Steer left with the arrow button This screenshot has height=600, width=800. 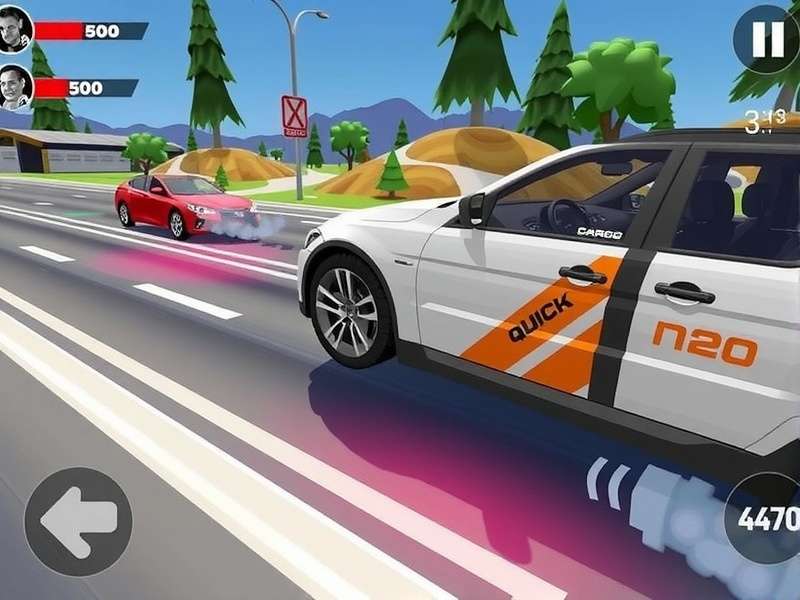pyautogui.click(x=78, y=521)
